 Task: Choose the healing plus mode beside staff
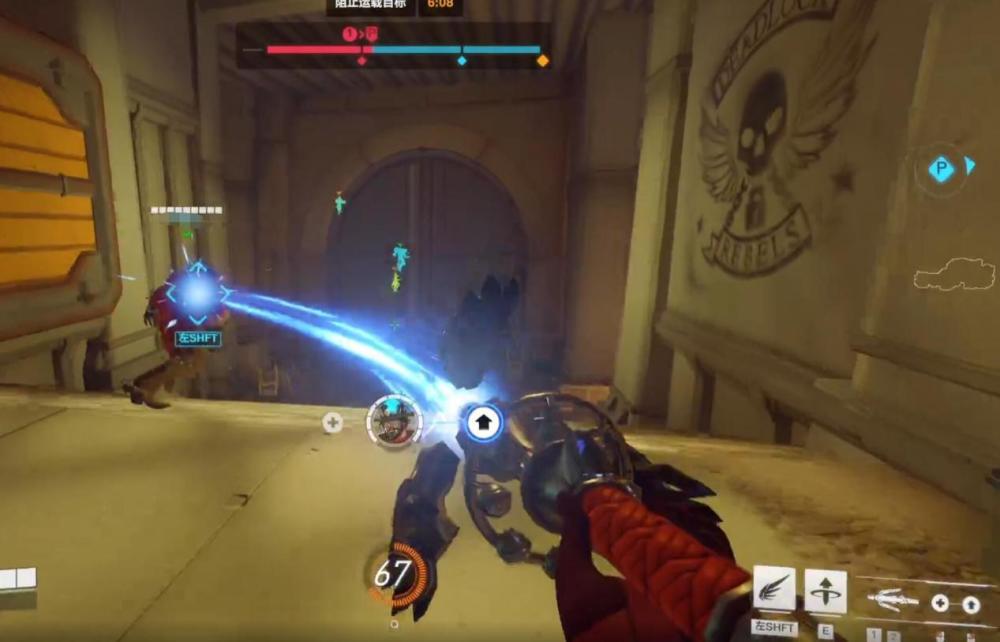point(940,603)
